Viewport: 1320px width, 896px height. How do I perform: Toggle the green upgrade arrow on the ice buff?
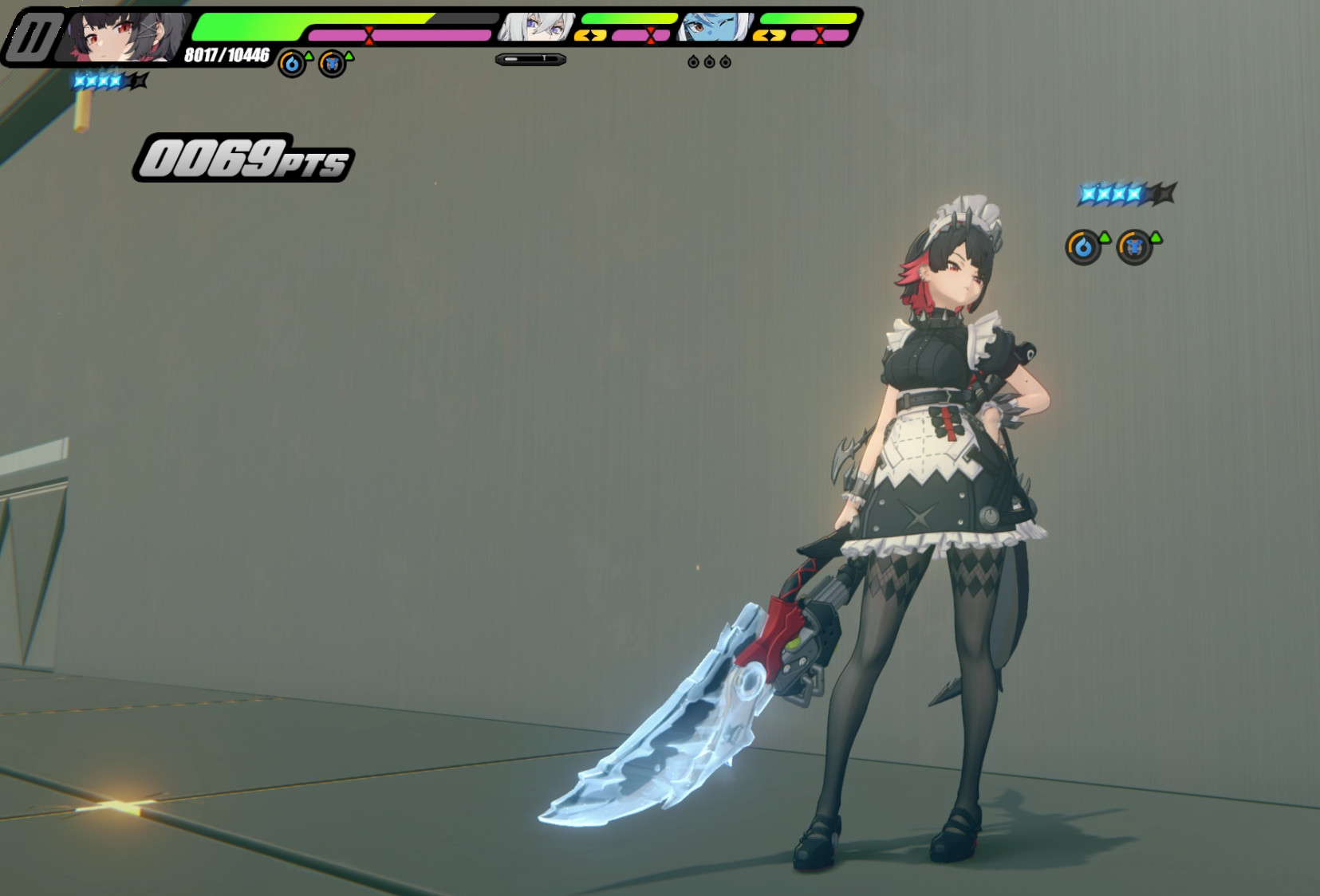[x=1105, y=238]
